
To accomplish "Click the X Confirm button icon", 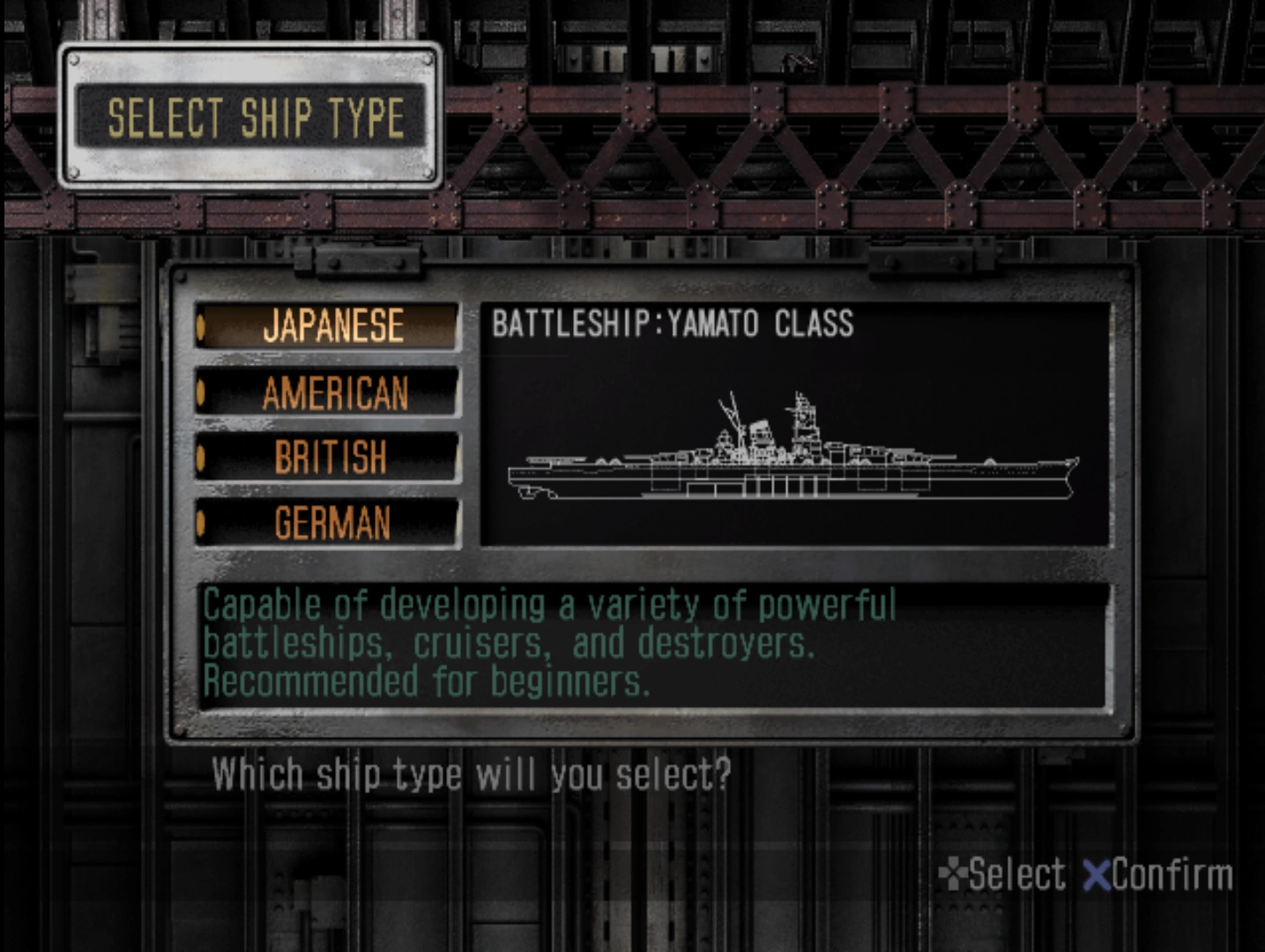I will coord(1095,873).
